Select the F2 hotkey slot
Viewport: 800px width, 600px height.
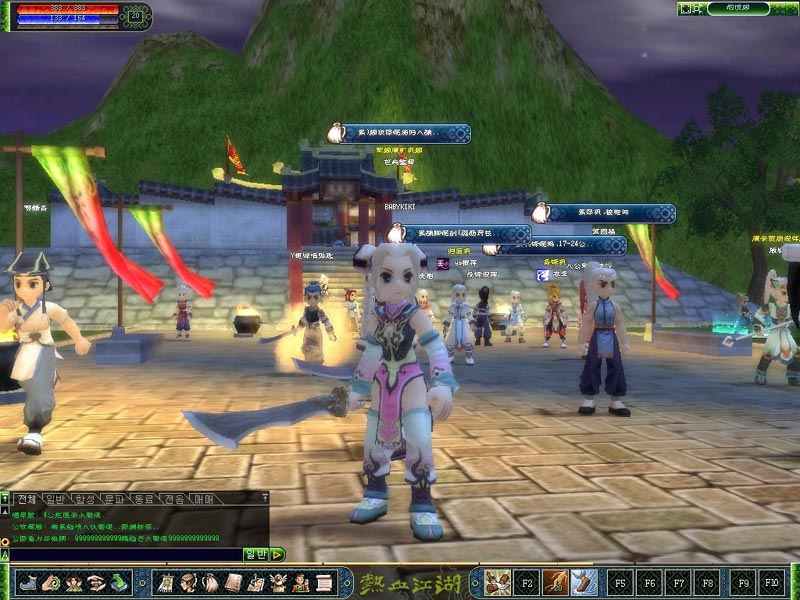(x=527, y=581)
